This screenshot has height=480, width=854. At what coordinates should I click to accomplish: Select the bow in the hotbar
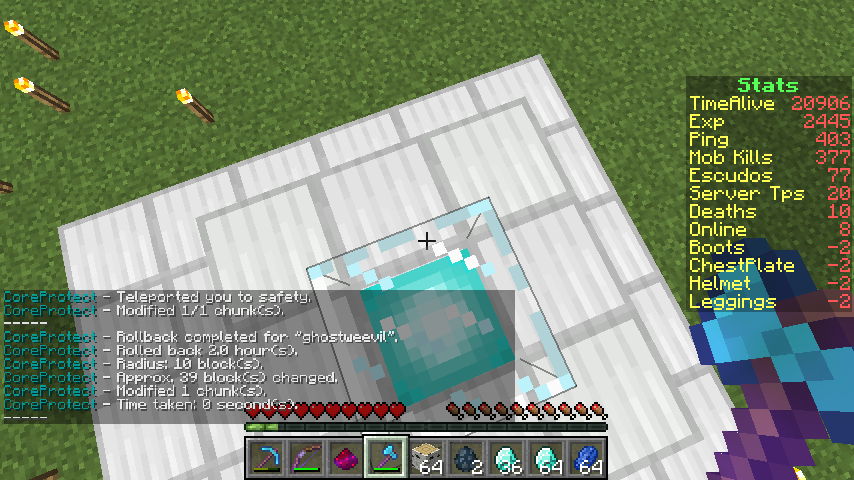point(306,458)
